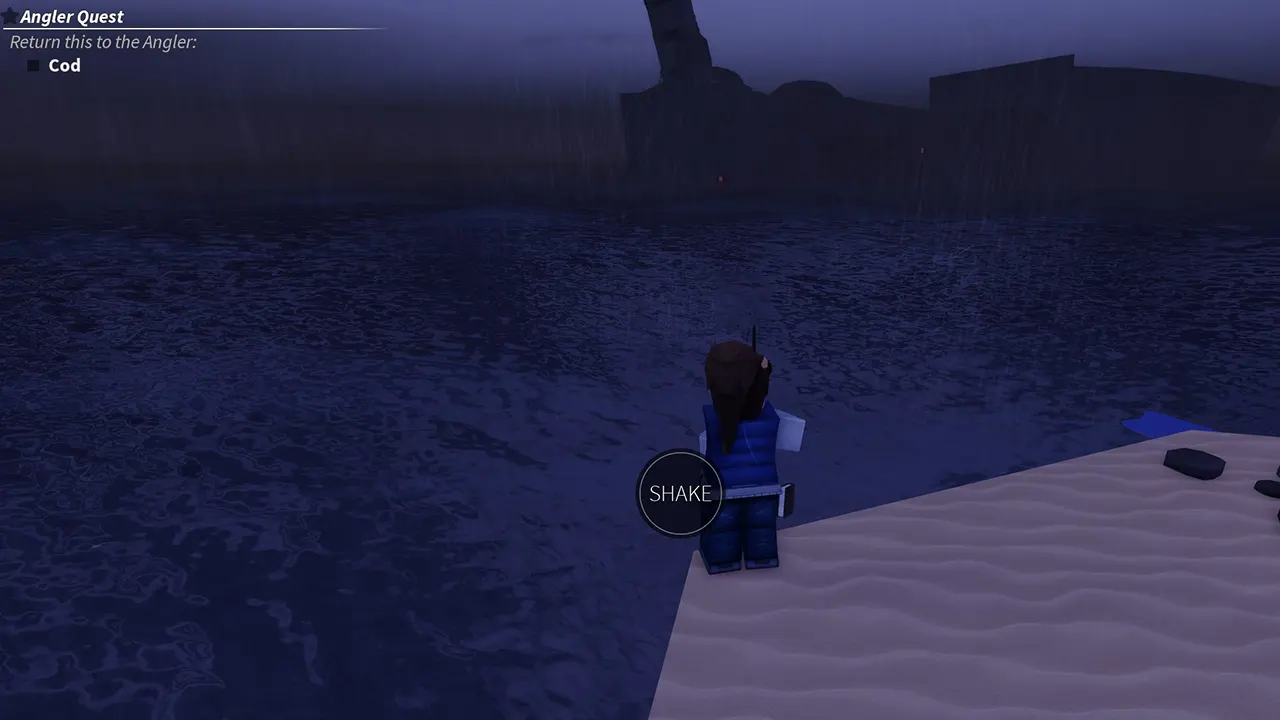Click the 'Return this to the Angler:' text

point(102,42)
